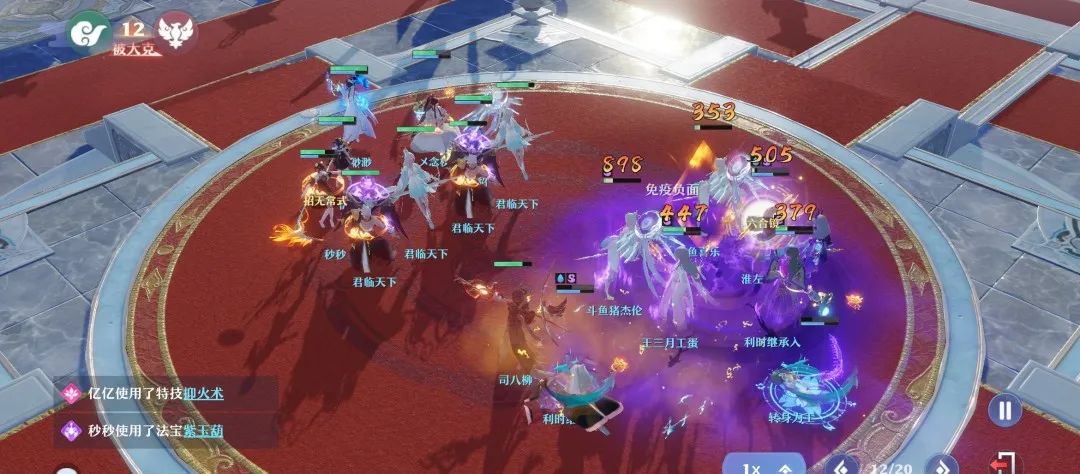Open the 抑火术 skill link in the battle log
The height and width of the screenshot is (474, 1080).
pos(203,394)
